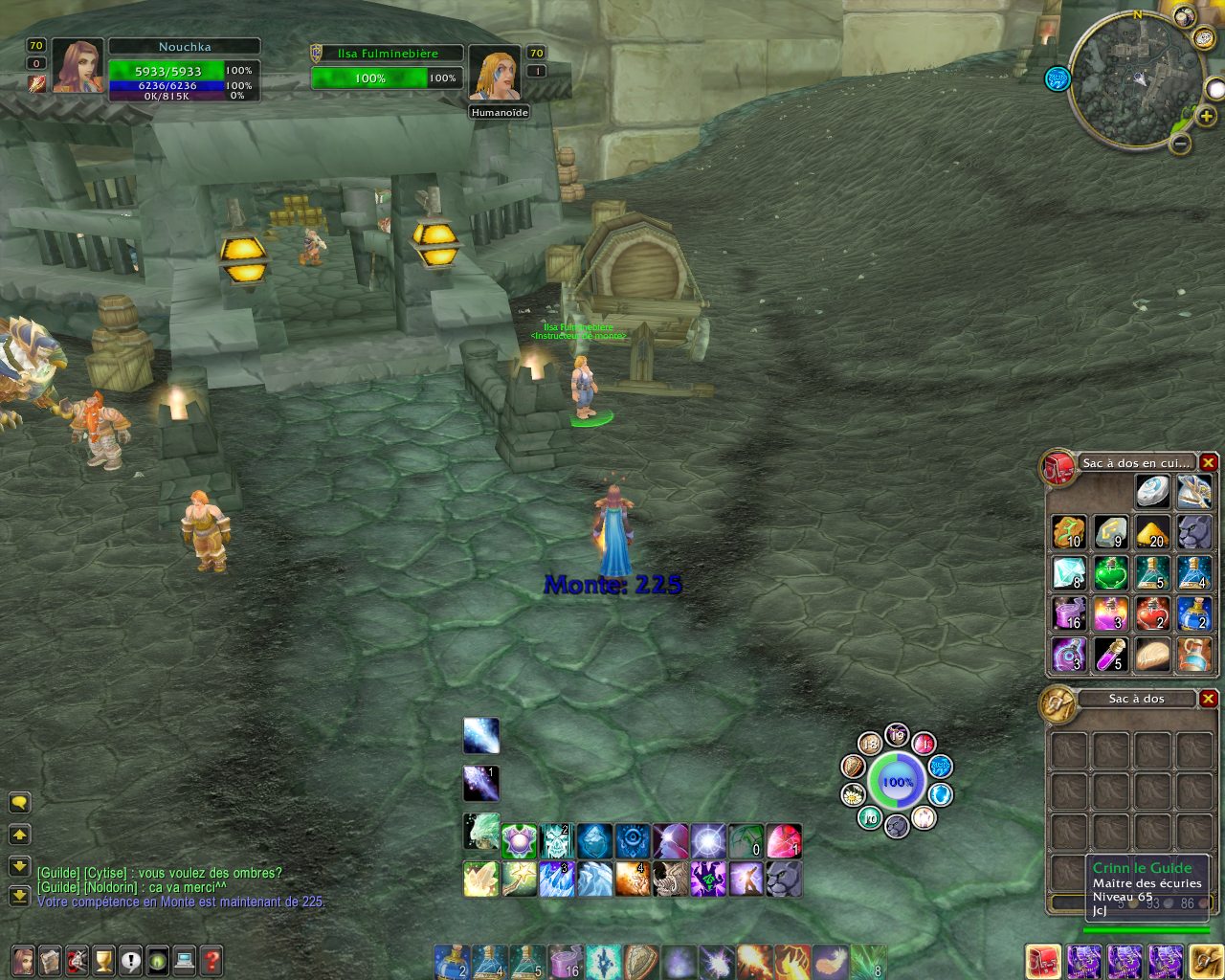
Task: Click the Ilsa Fulminebière target portrait
Action: 495,73
